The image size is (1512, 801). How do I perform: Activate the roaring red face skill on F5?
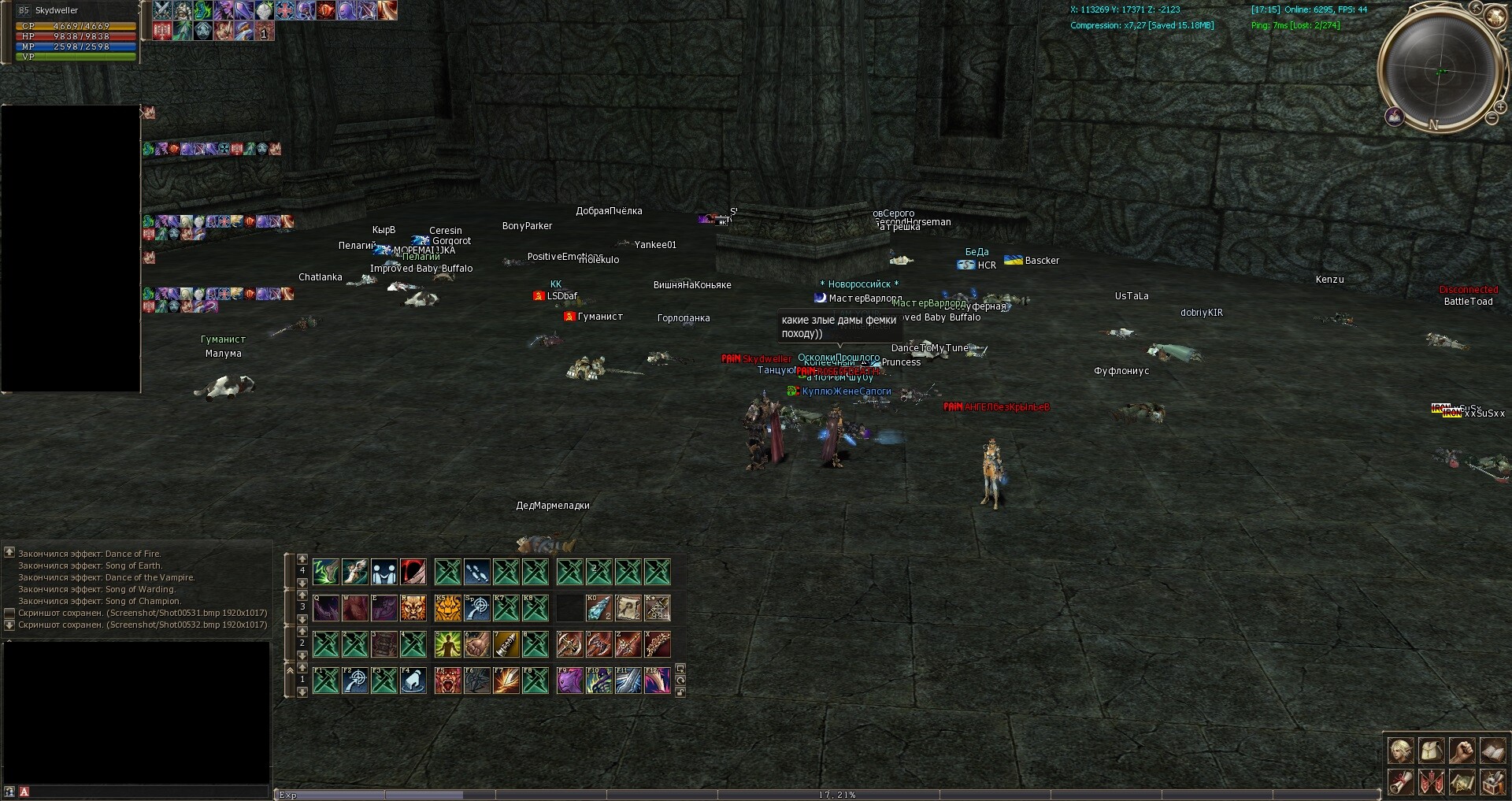coord(447,680)
